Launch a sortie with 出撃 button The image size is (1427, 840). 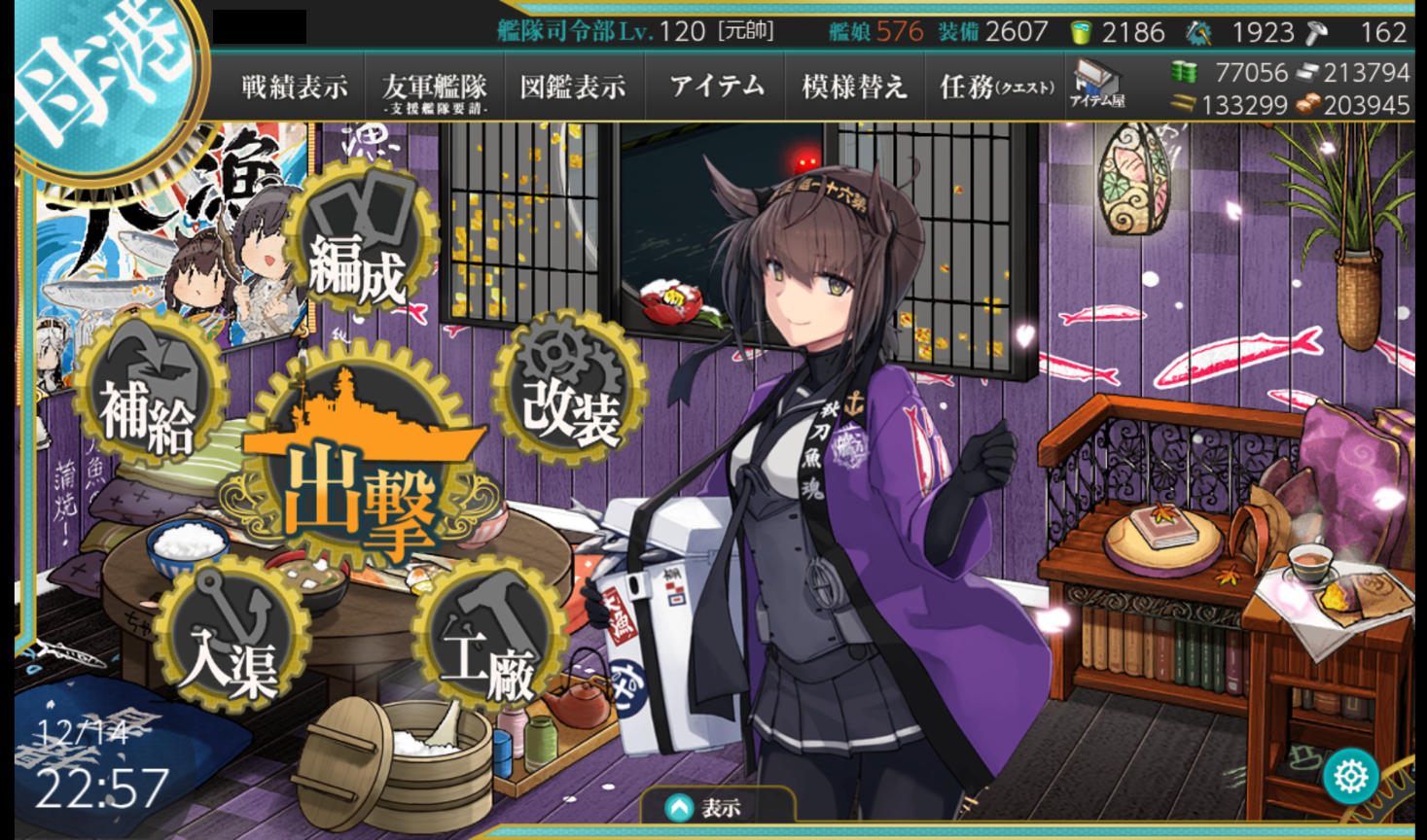(x=361, y=467)
